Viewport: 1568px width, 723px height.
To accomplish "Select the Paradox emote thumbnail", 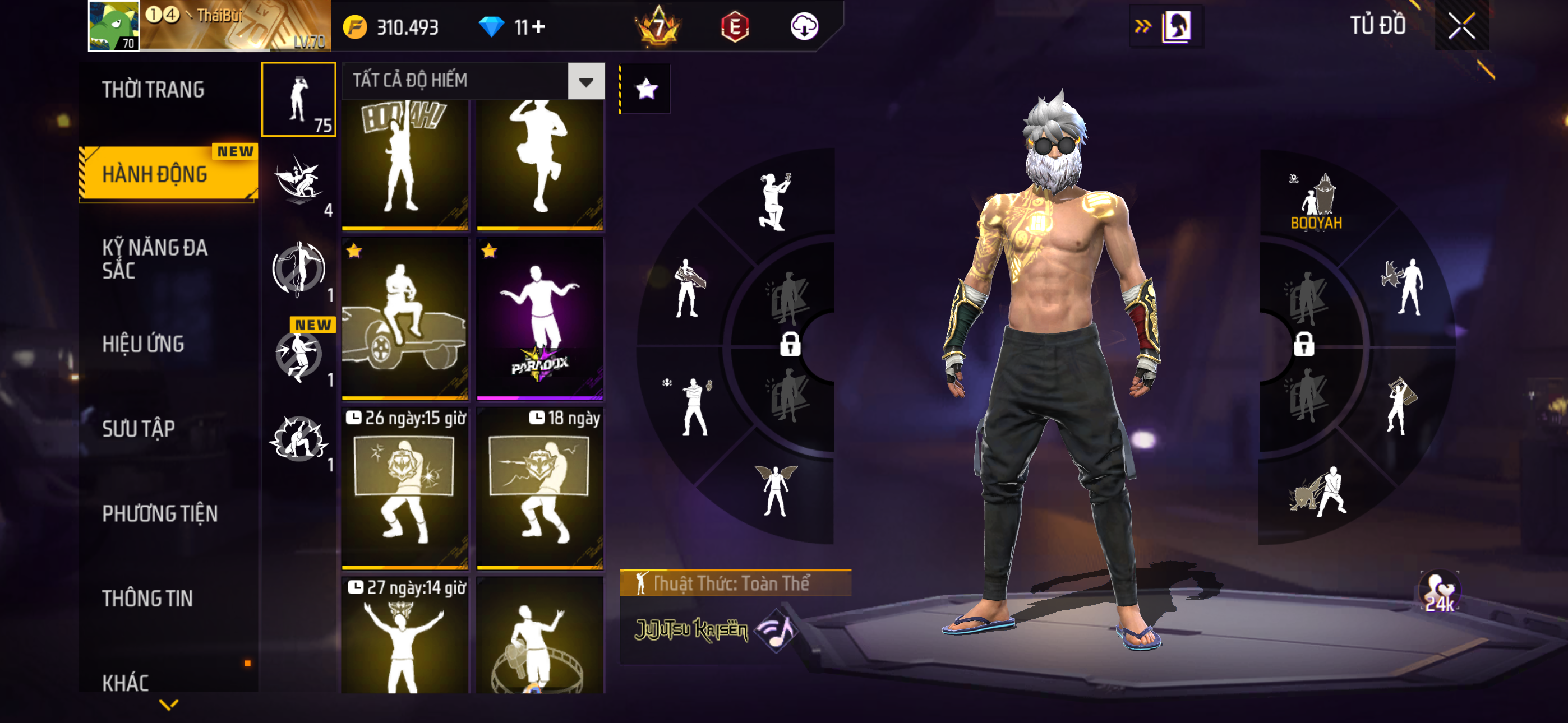I will pos(540,318).
